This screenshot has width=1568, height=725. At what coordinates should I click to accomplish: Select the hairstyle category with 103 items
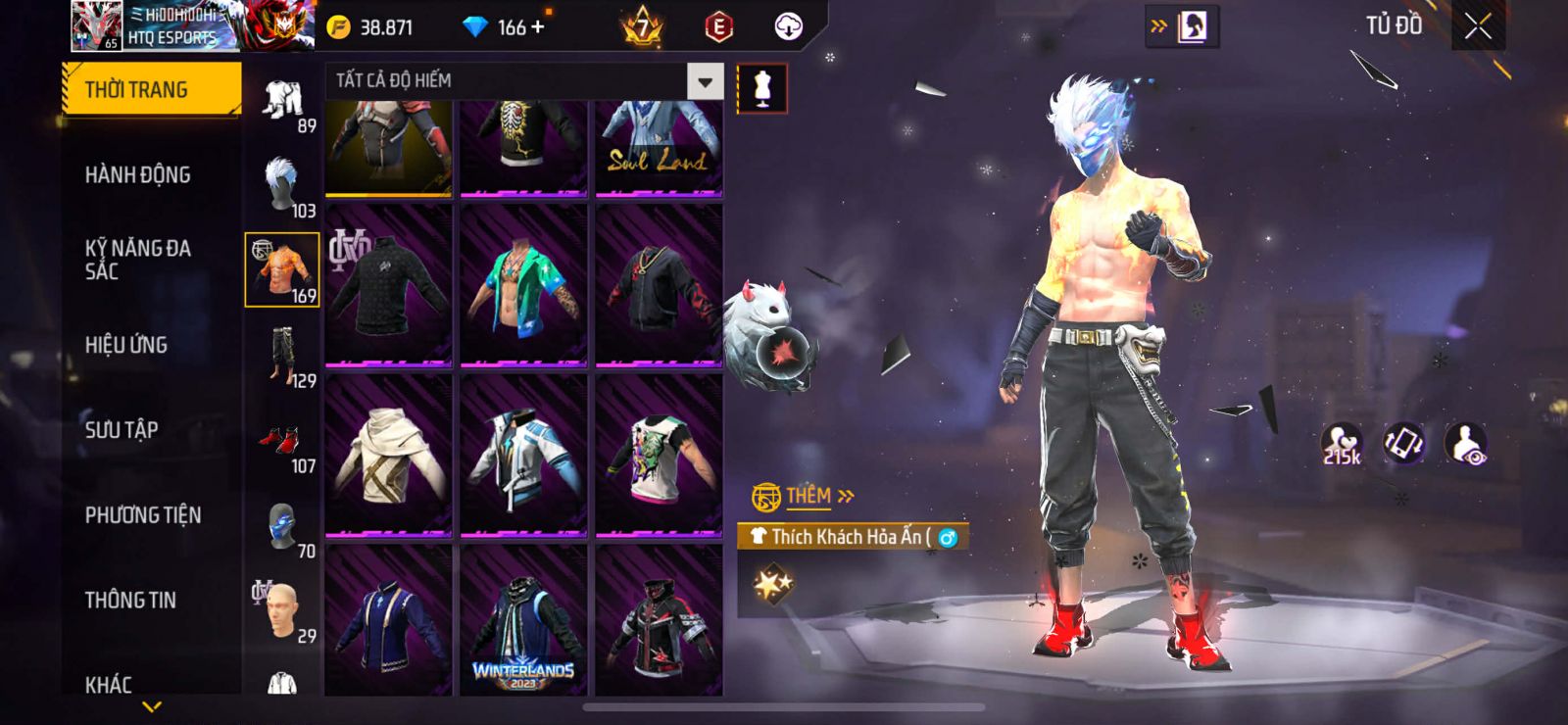pos(282,185)
